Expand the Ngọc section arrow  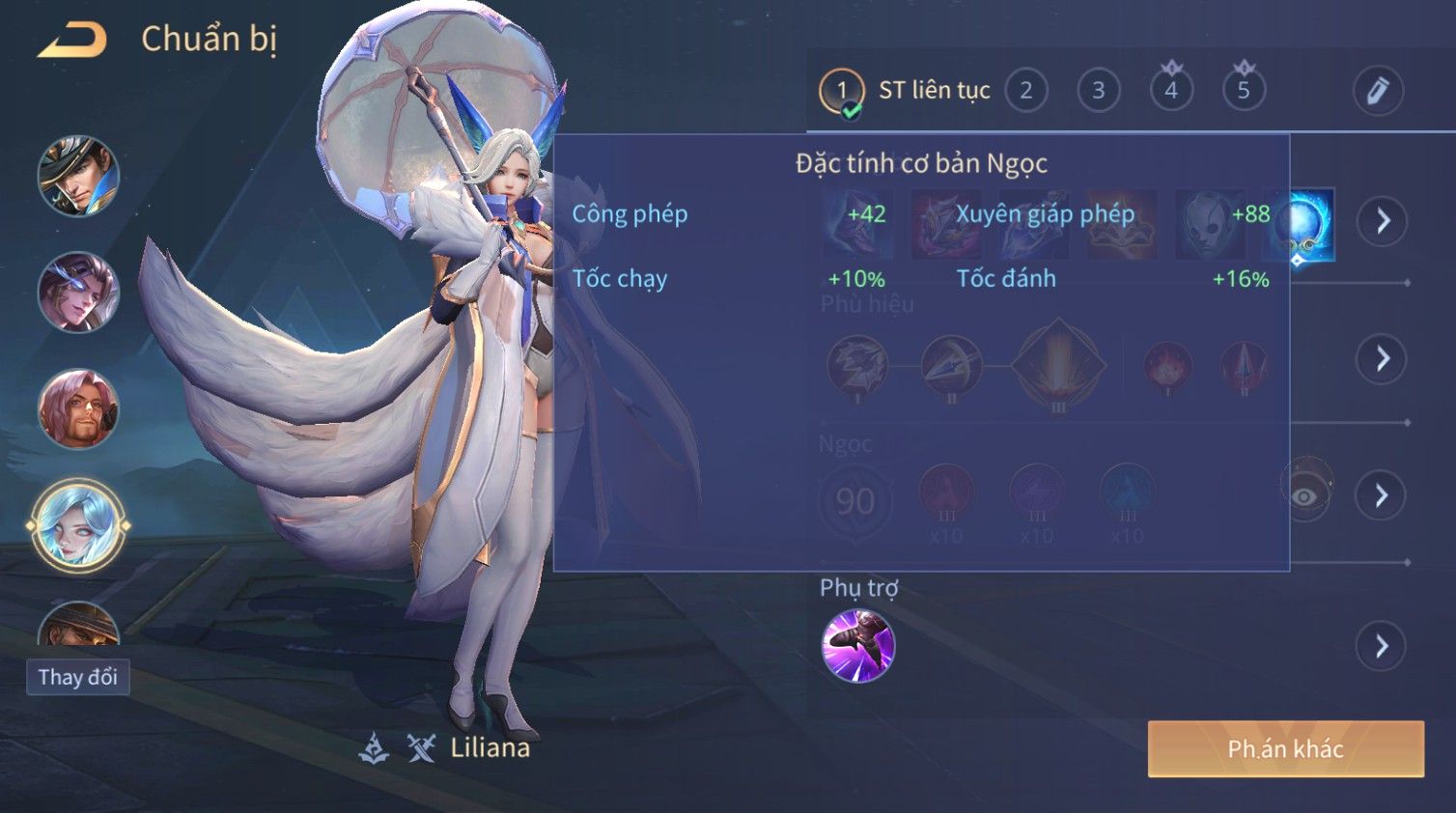point(1382,496)
